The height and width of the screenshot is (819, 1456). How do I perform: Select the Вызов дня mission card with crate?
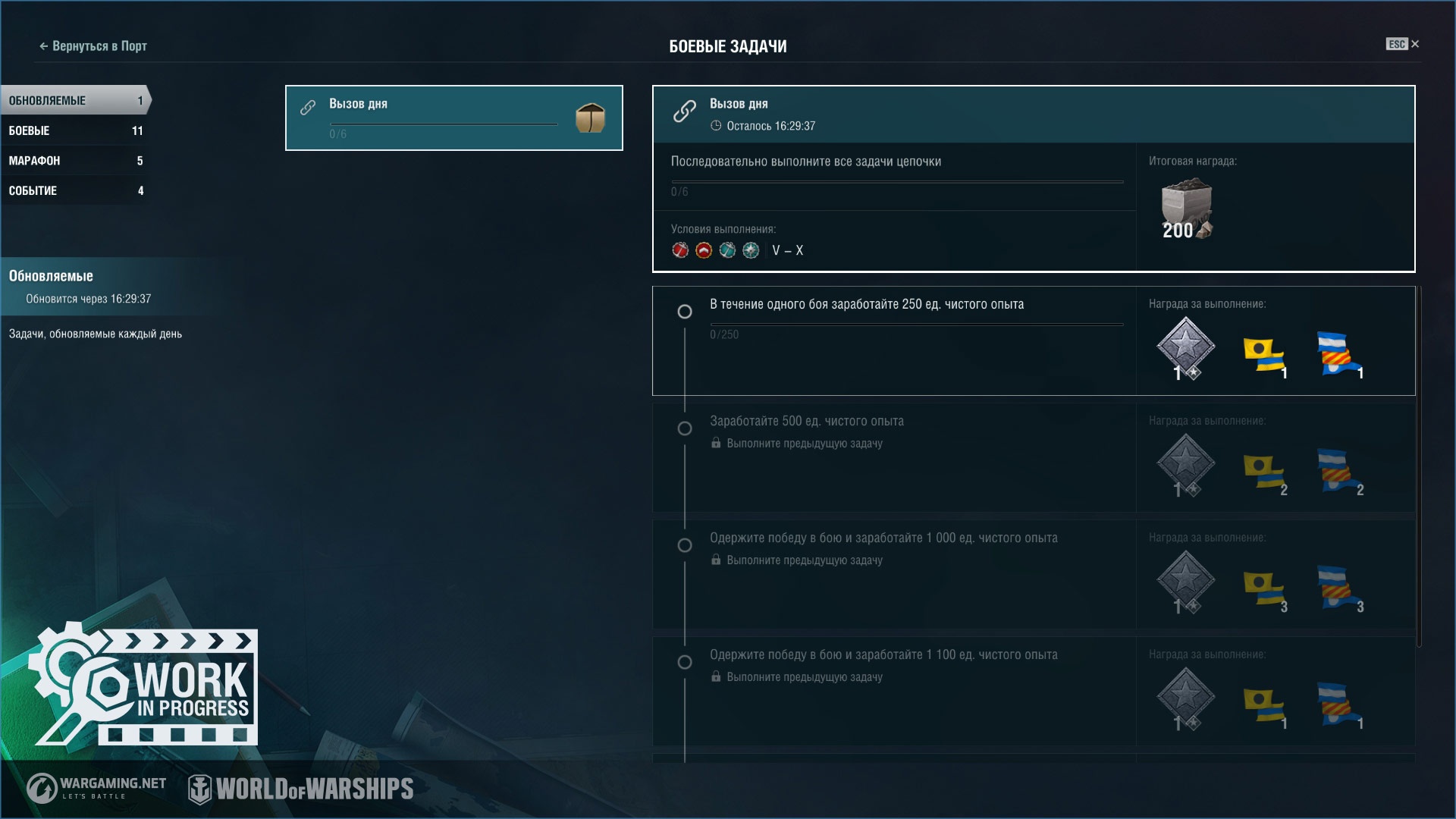tap(453, 118)
